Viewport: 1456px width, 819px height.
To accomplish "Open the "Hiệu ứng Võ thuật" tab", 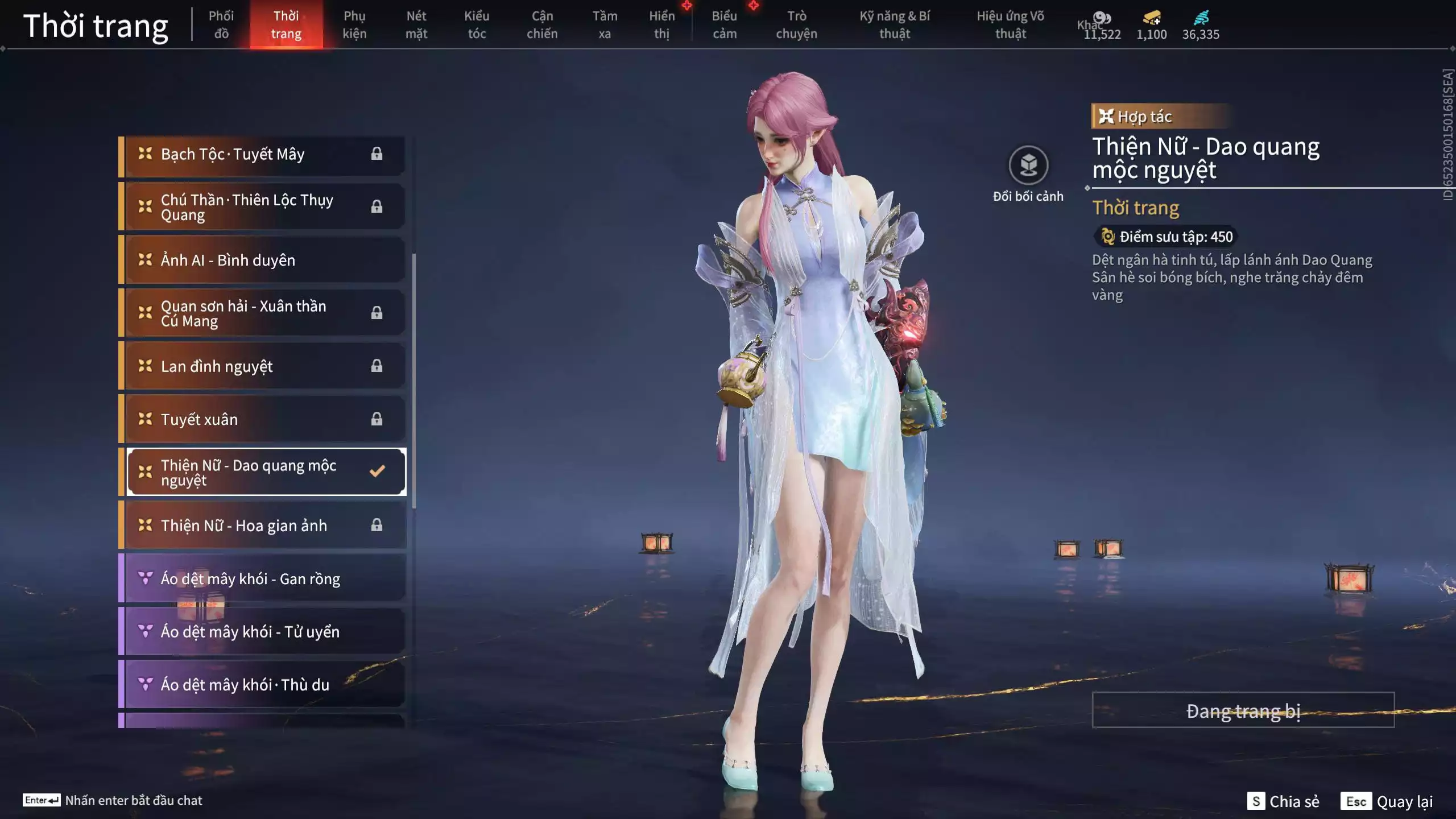I will [1011, 24].
